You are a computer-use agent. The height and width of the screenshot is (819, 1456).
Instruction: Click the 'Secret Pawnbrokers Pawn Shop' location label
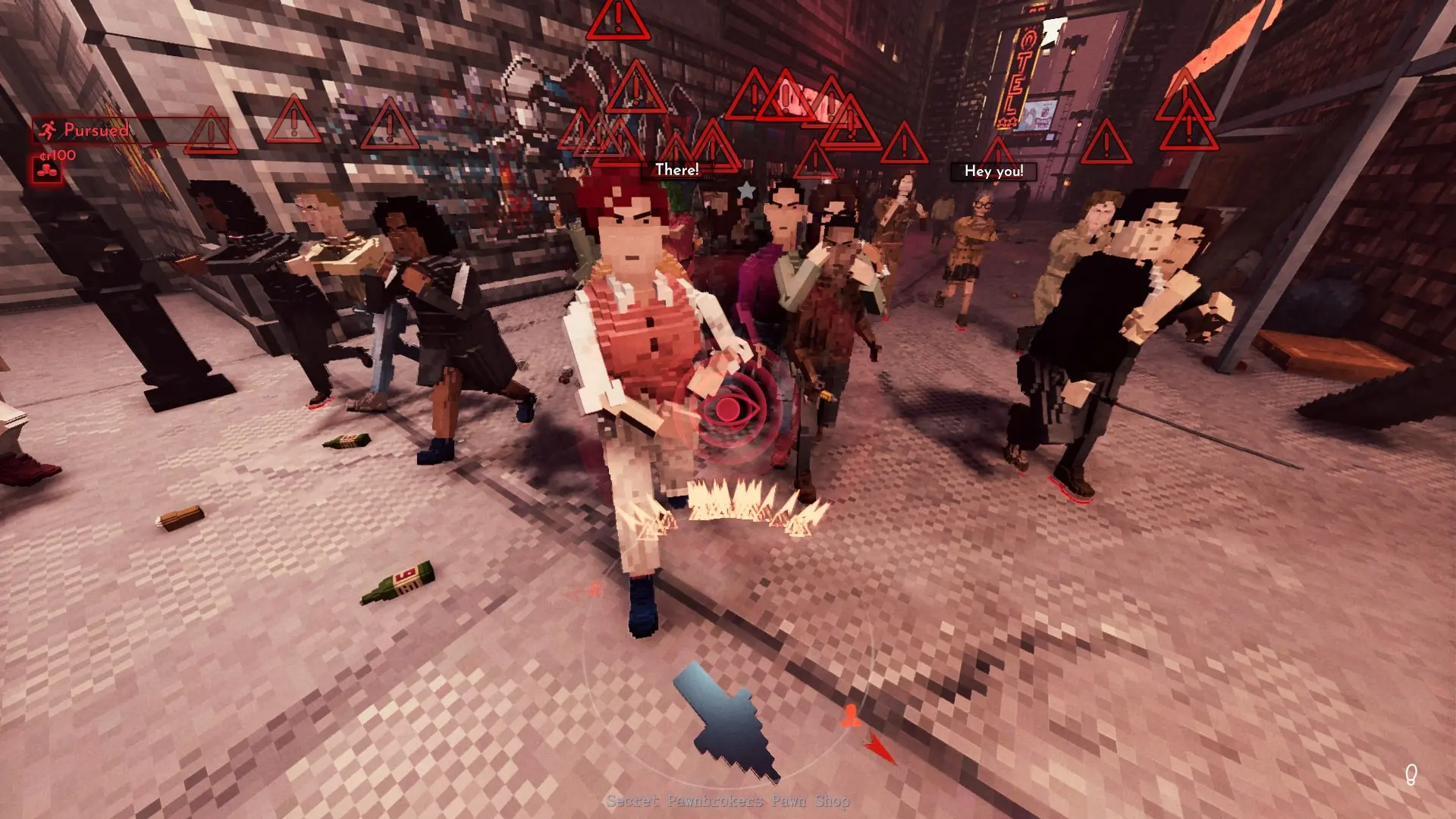(728, 799)
